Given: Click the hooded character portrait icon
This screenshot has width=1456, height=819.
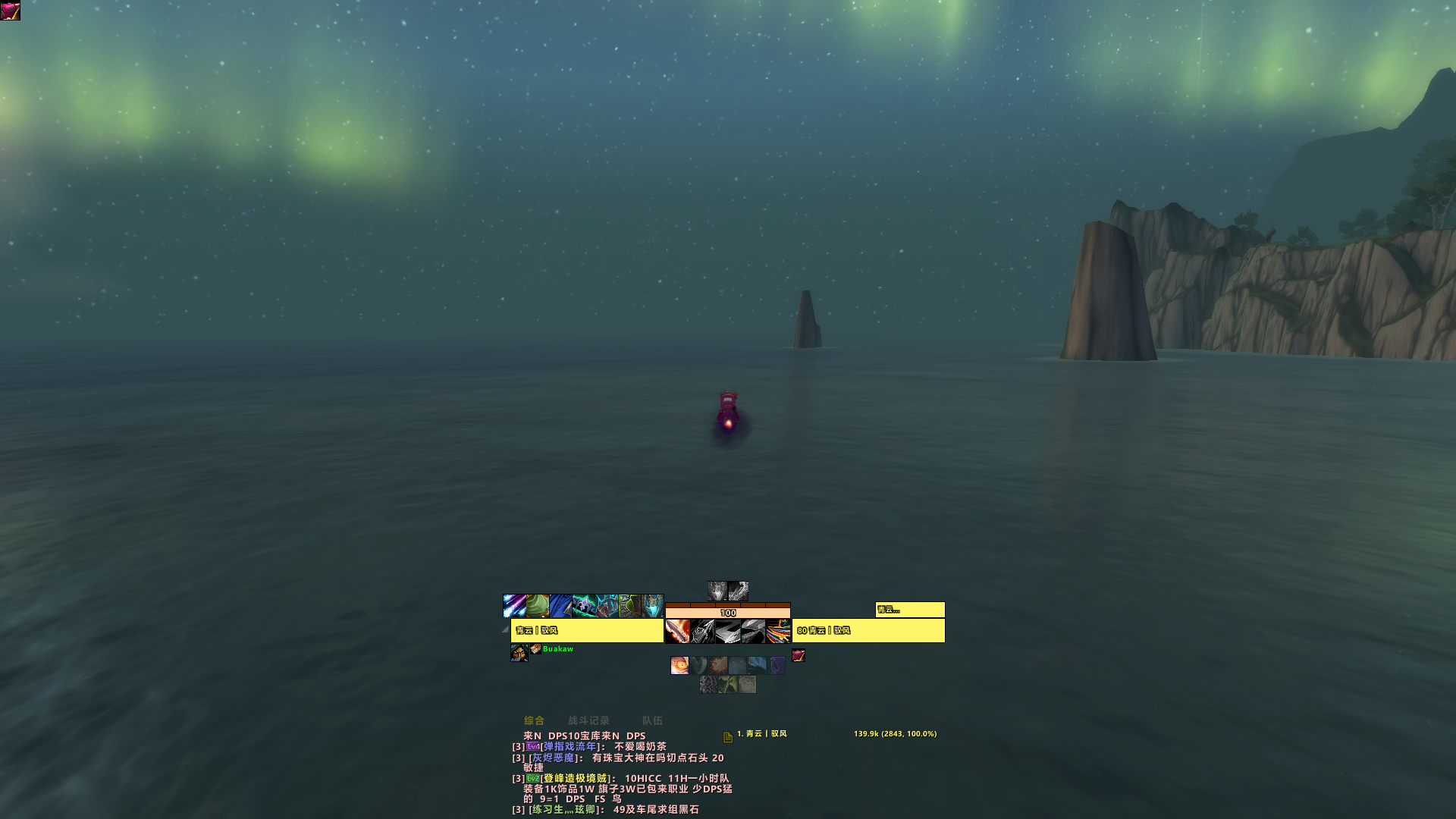Looking at the screenshot, I should (519, 653).
